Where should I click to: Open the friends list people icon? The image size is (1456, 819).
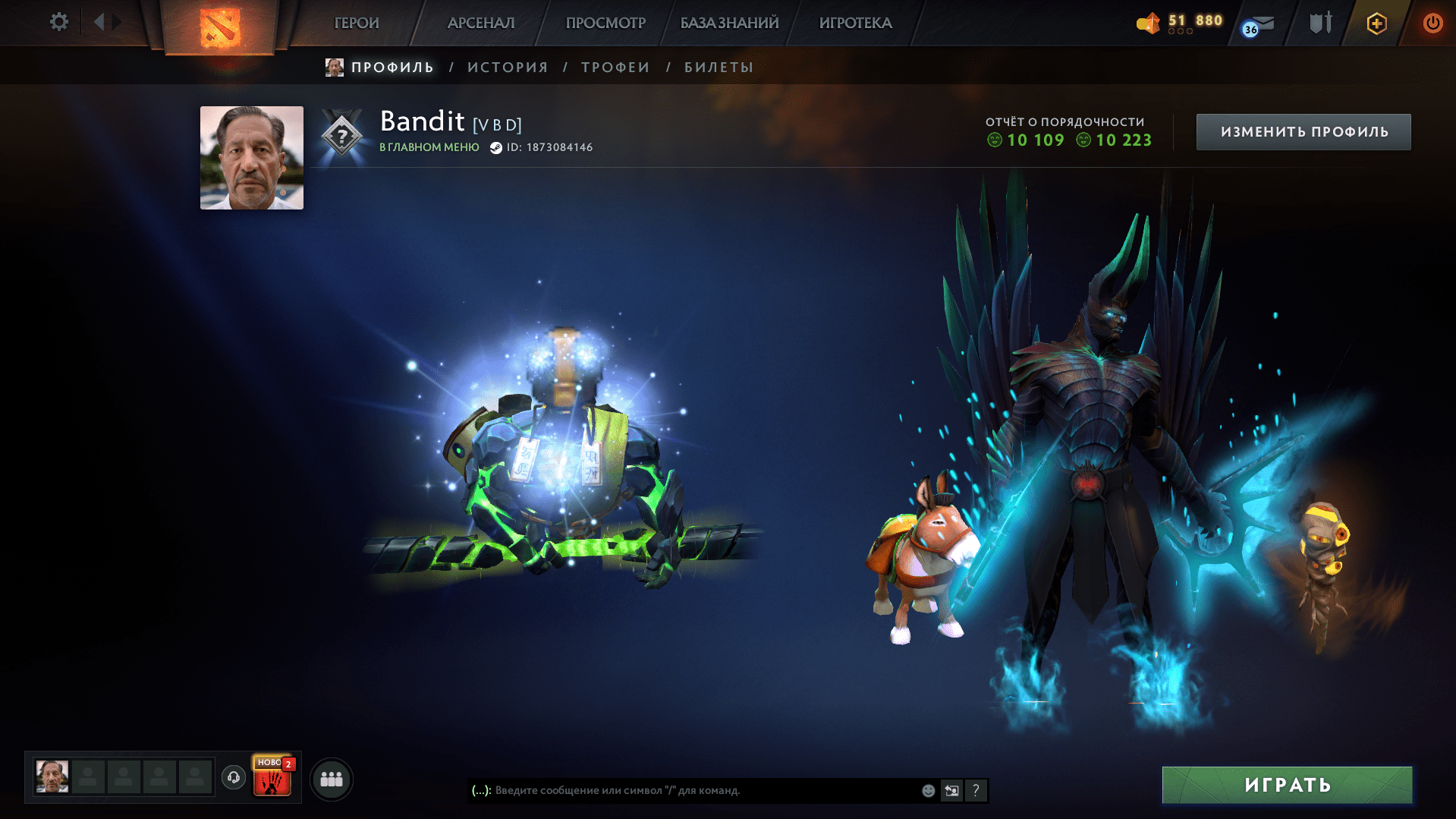tap(330, 777)
